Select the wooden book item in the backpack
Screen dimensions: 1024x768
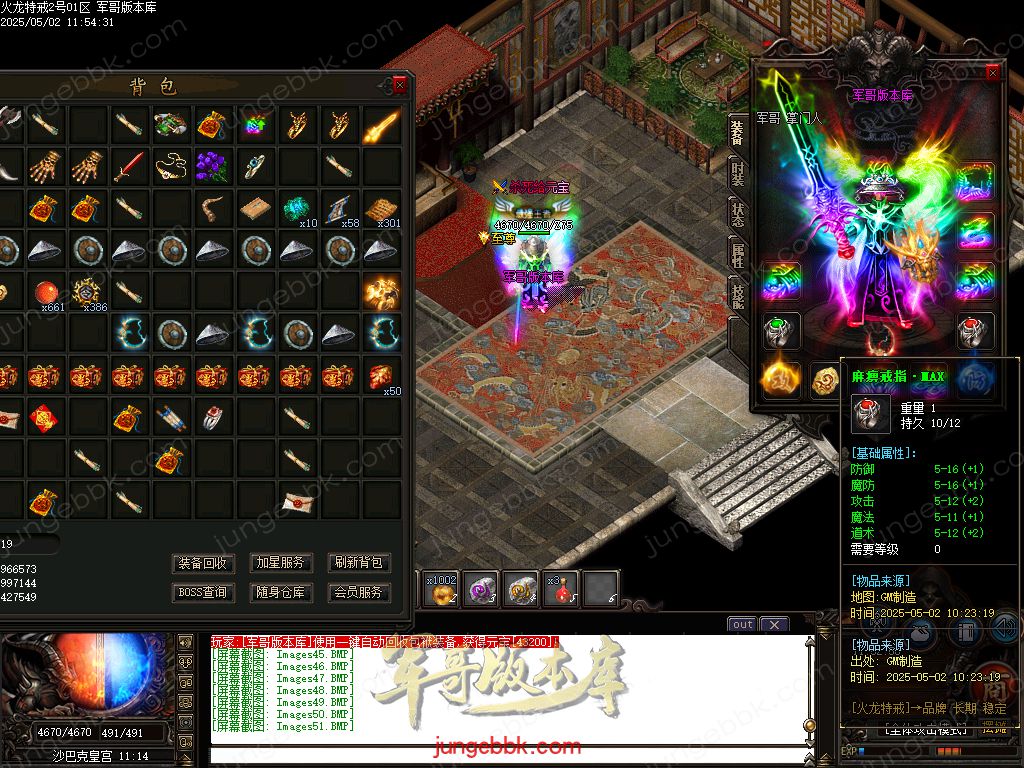[x=254, y=207]
